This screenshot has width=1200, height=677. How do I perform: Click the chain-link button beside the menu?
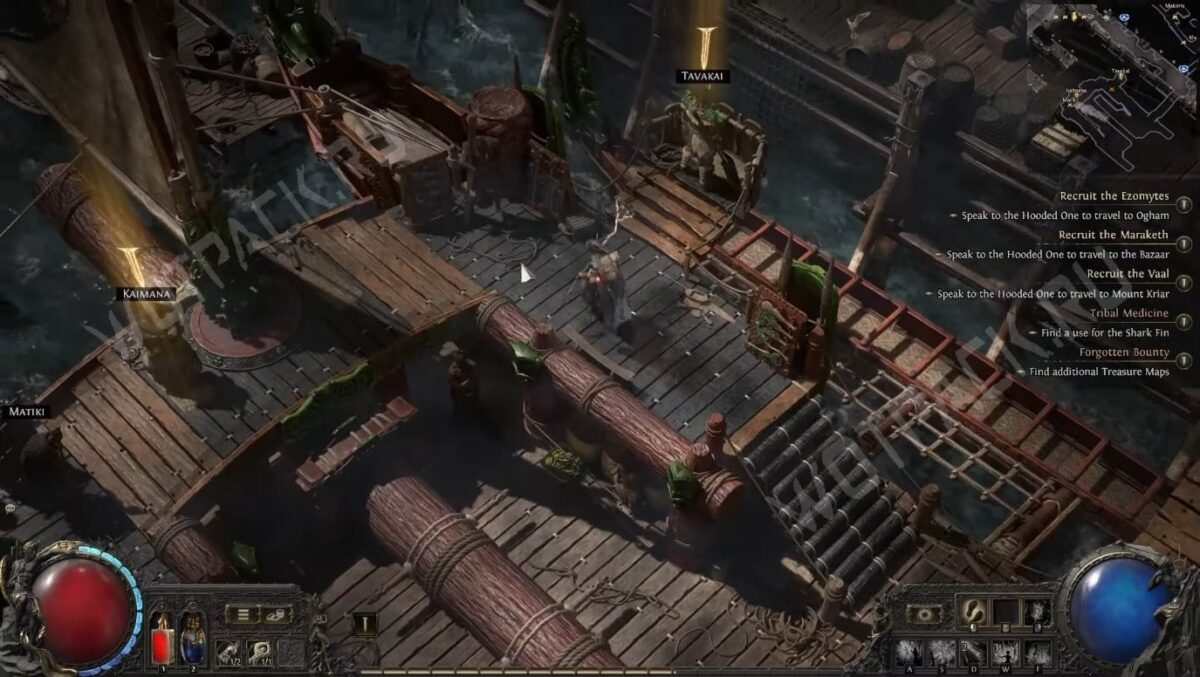point(276,614)
